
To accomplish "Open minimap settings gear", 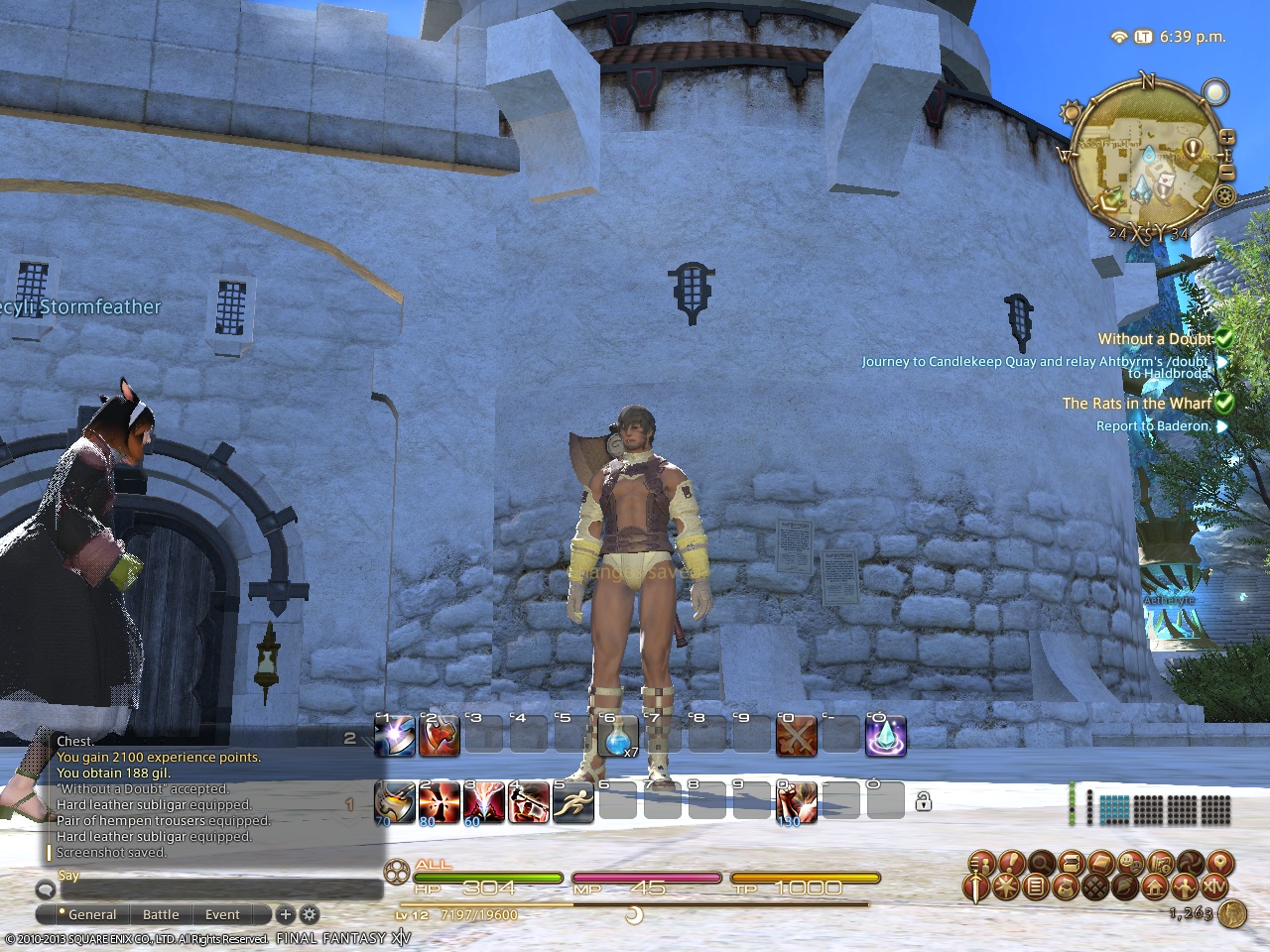I will (1225, 194).
